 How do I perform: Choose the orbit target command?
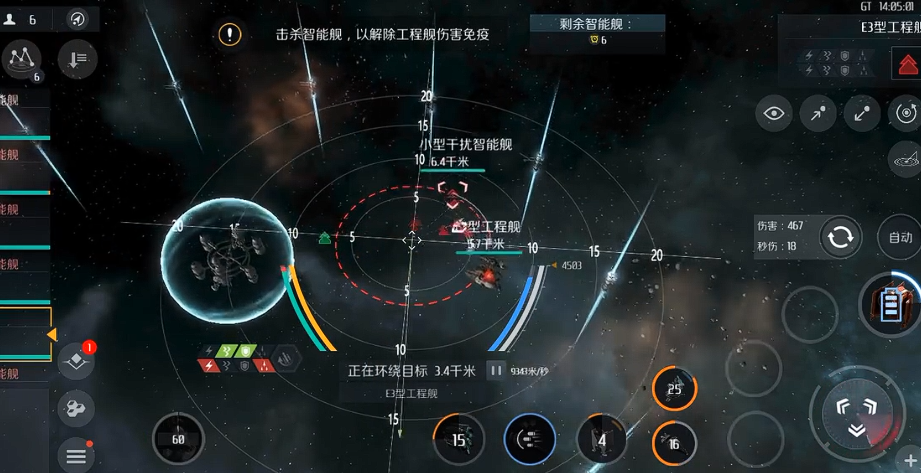point(906,114)
